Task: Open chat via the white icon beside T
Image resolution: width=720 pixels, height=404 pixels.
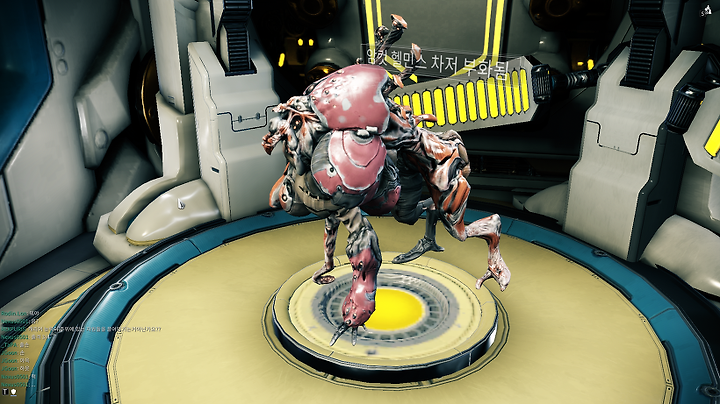Action: coord(13,391)
